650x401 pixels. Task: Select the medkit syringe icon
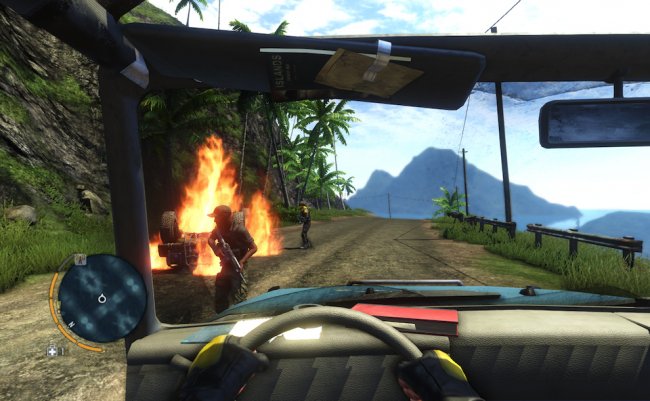[53, 351]
